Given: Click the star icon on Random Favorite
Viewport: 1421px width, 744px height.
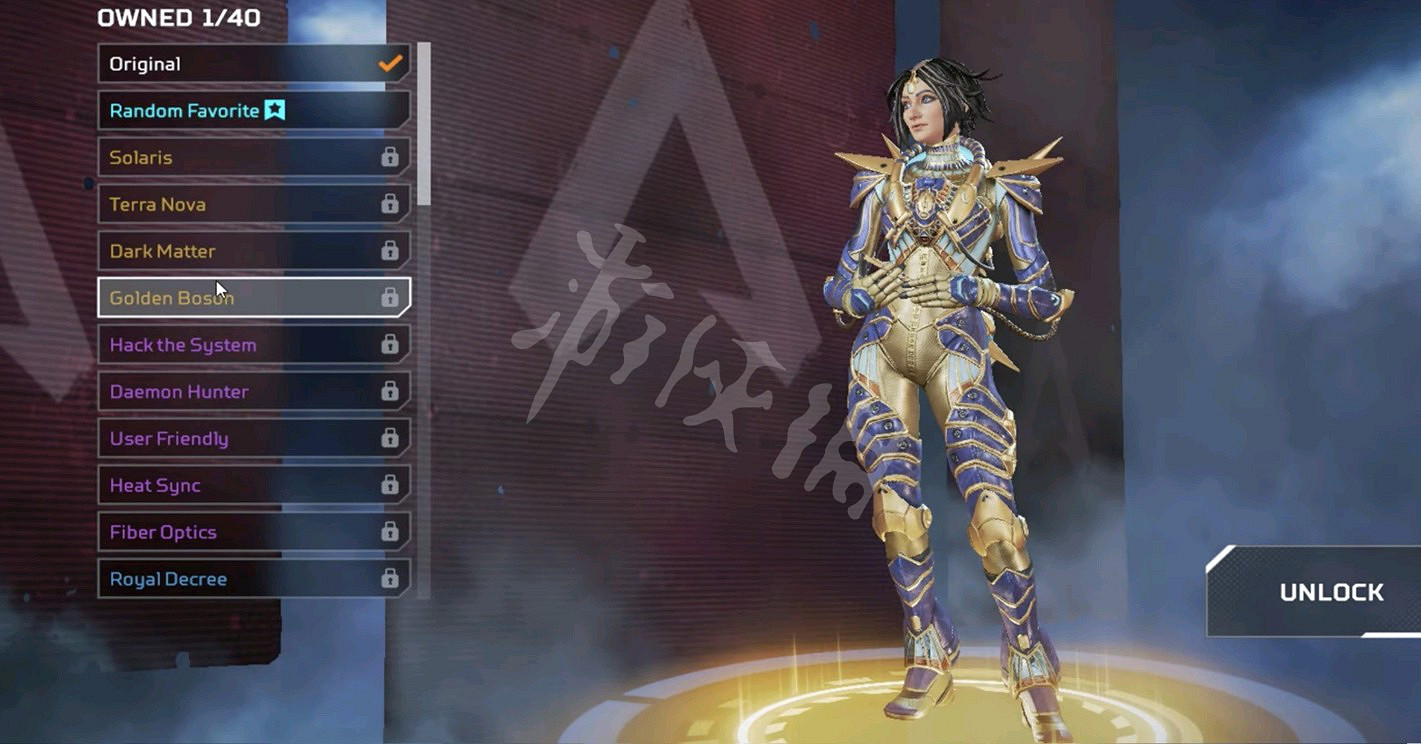Looking at the screenshot, I should 275,110.
